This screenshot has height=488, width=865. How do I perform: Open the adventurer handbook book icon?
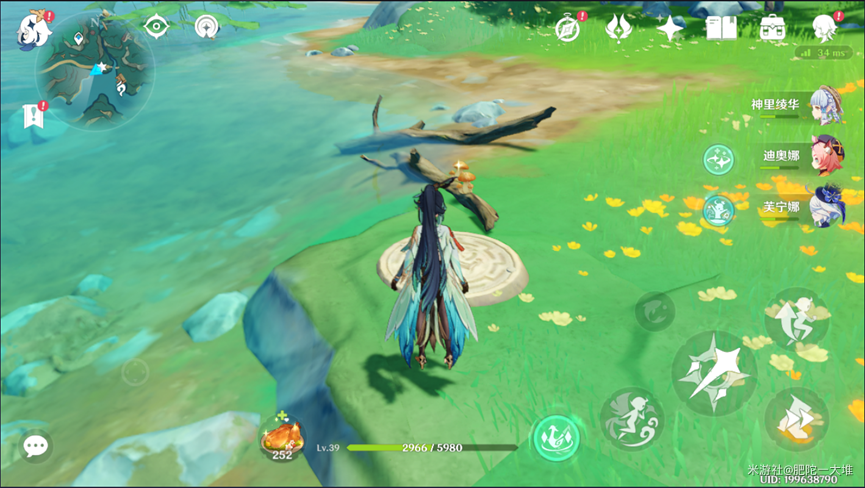click(721, 27)
